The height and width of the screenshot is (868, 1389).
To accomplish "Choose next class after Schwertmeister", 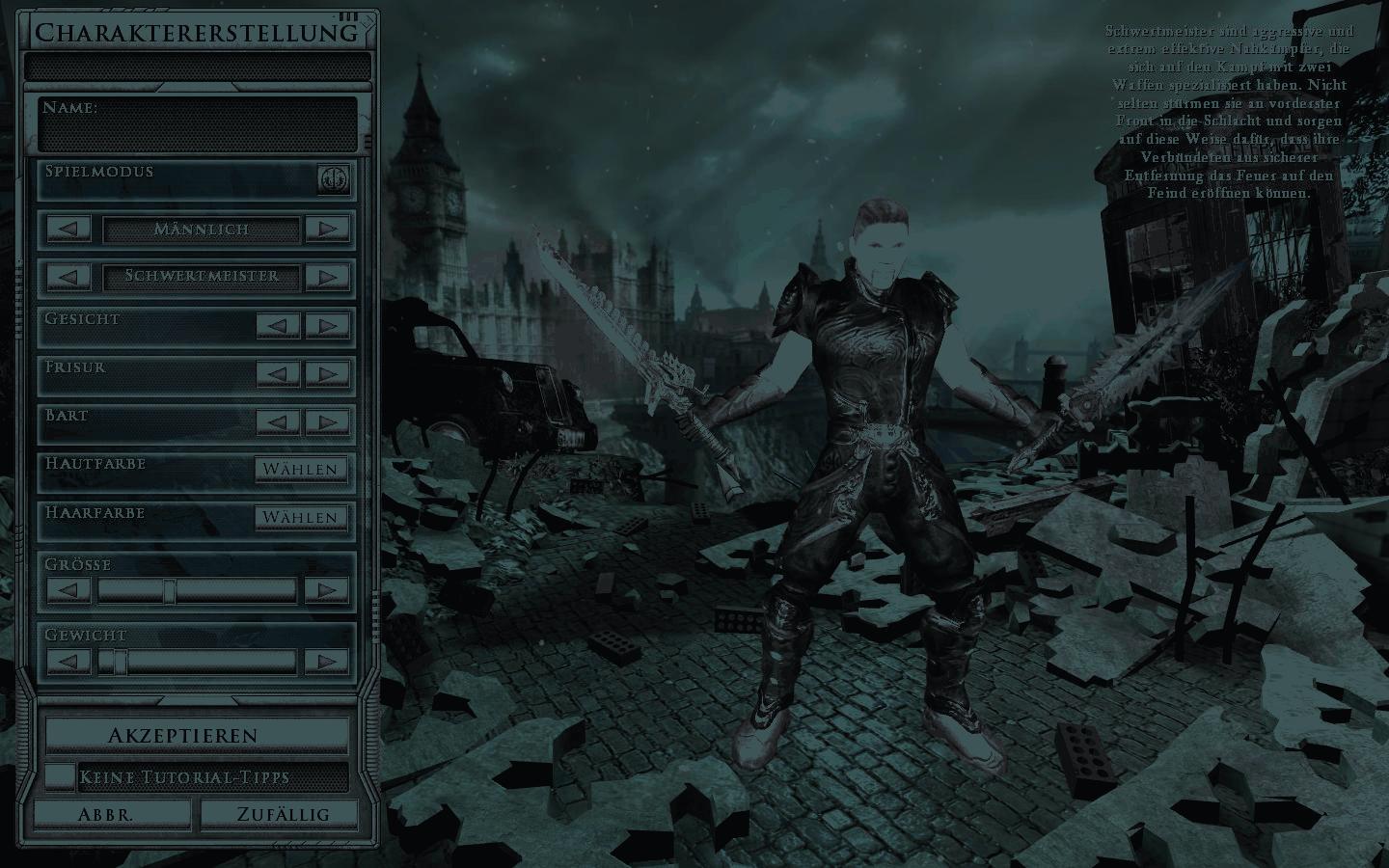I will 327,277.
